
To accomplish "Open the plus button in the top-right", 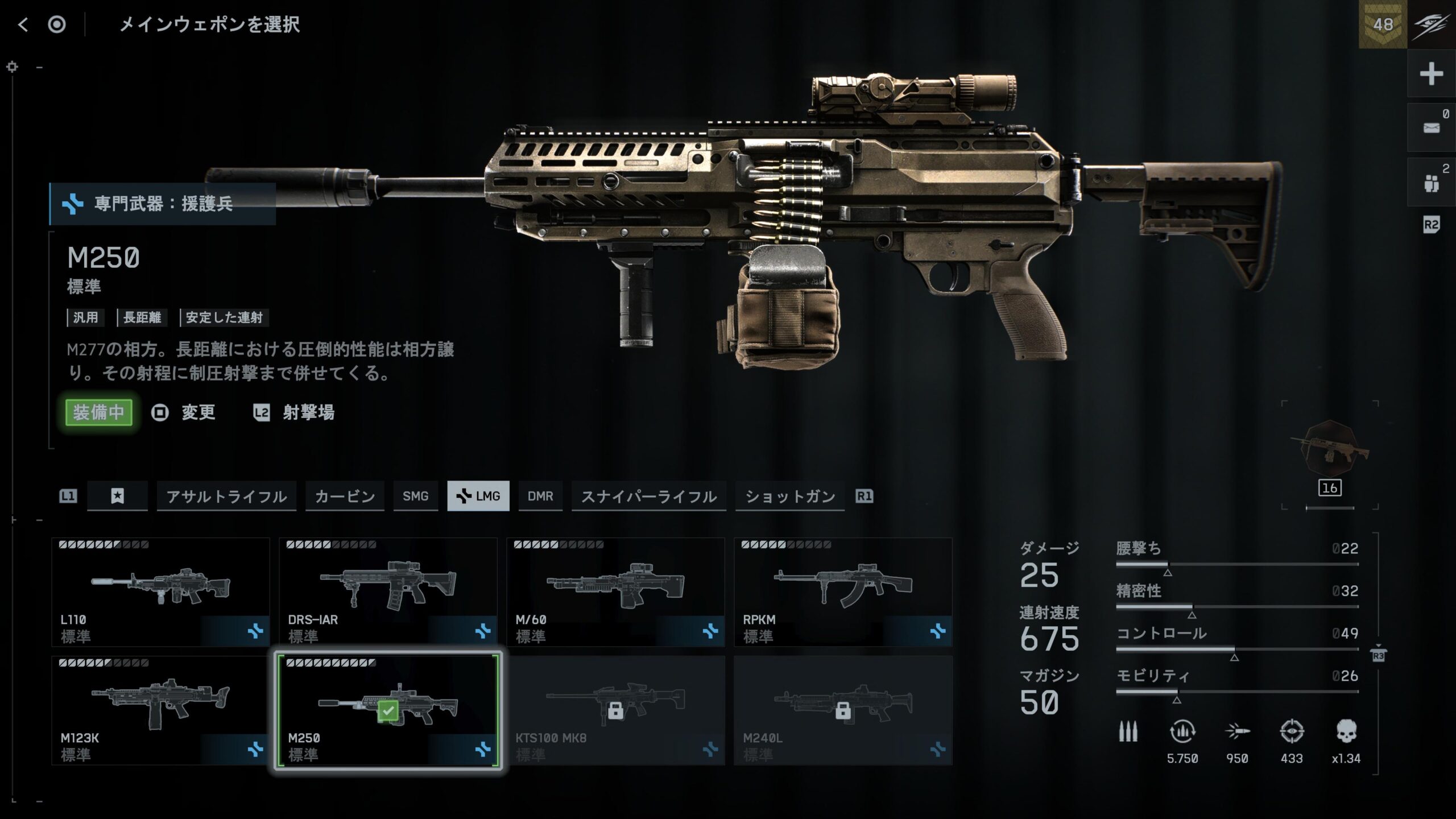I will click(x=1431, y=74).
